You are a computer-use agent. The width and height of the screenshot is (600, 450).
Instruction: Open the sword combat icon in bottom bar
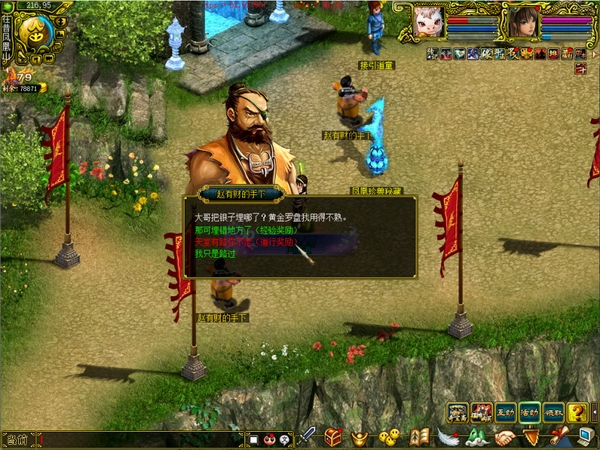[308, 437]
